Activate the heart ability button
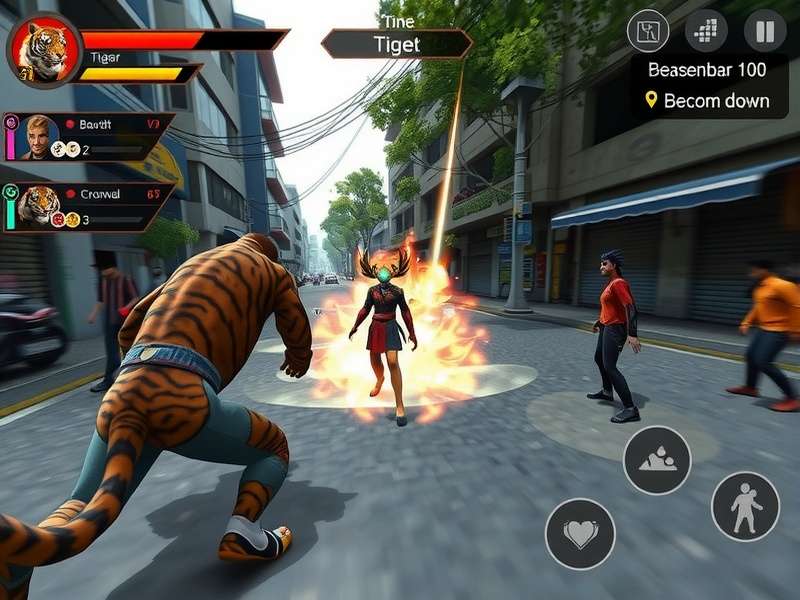This screenshot has height=600, width=800. [x=580, y=534]
